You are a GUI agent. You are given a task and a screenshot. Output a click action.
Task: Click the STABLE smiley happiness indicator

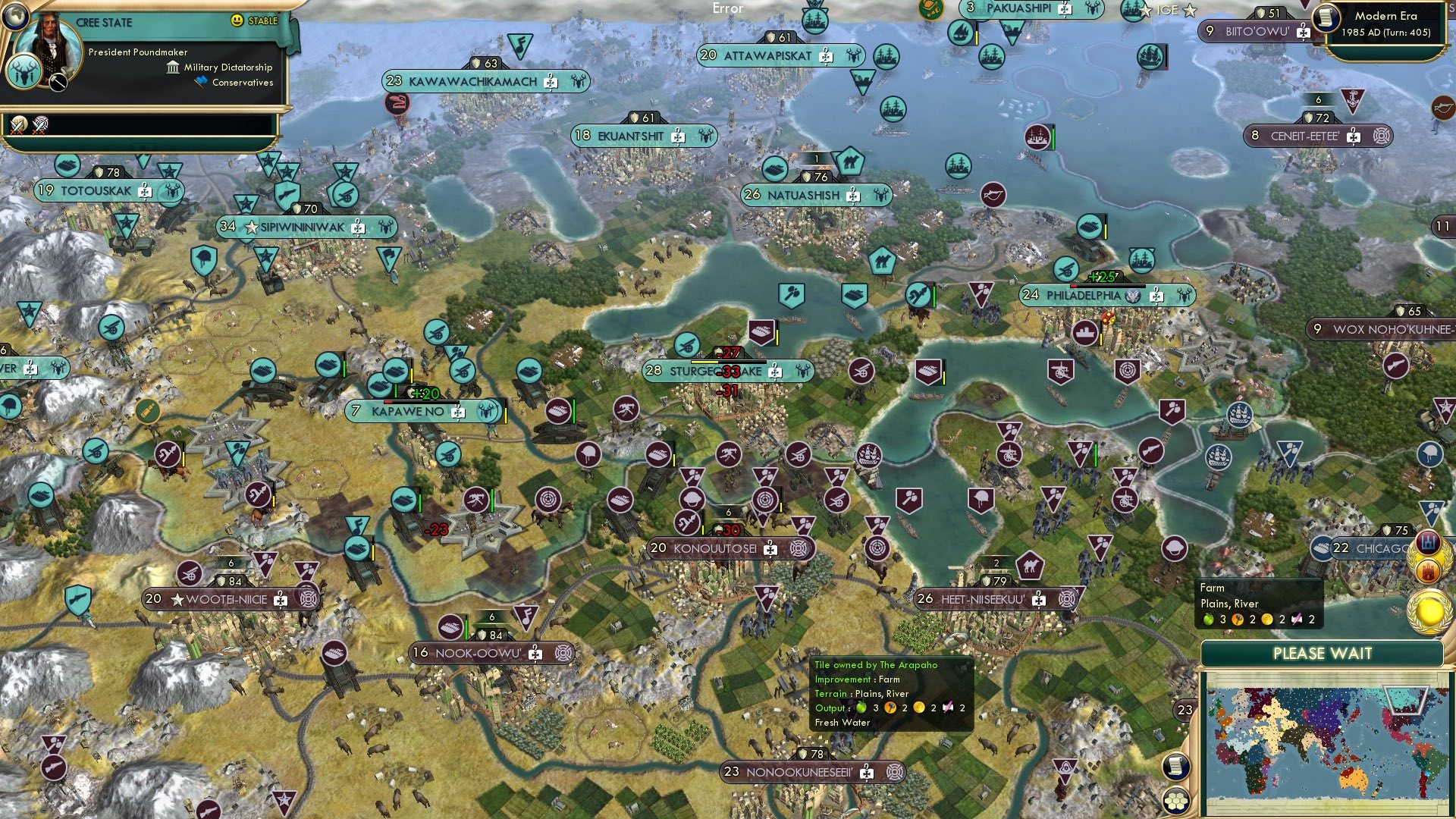(236, 20)
